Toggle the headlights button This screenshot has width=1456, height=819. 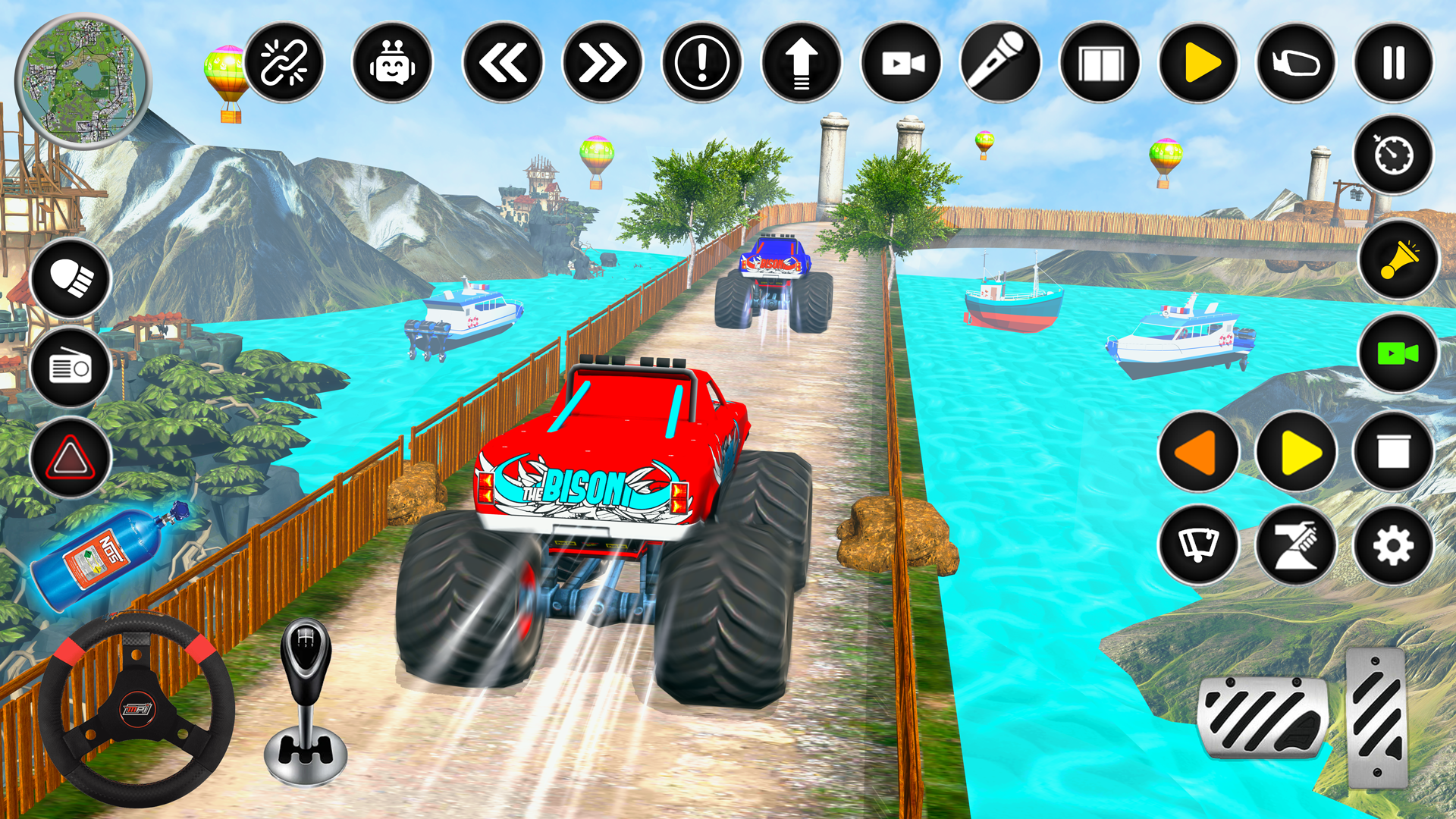pos(71,278)
